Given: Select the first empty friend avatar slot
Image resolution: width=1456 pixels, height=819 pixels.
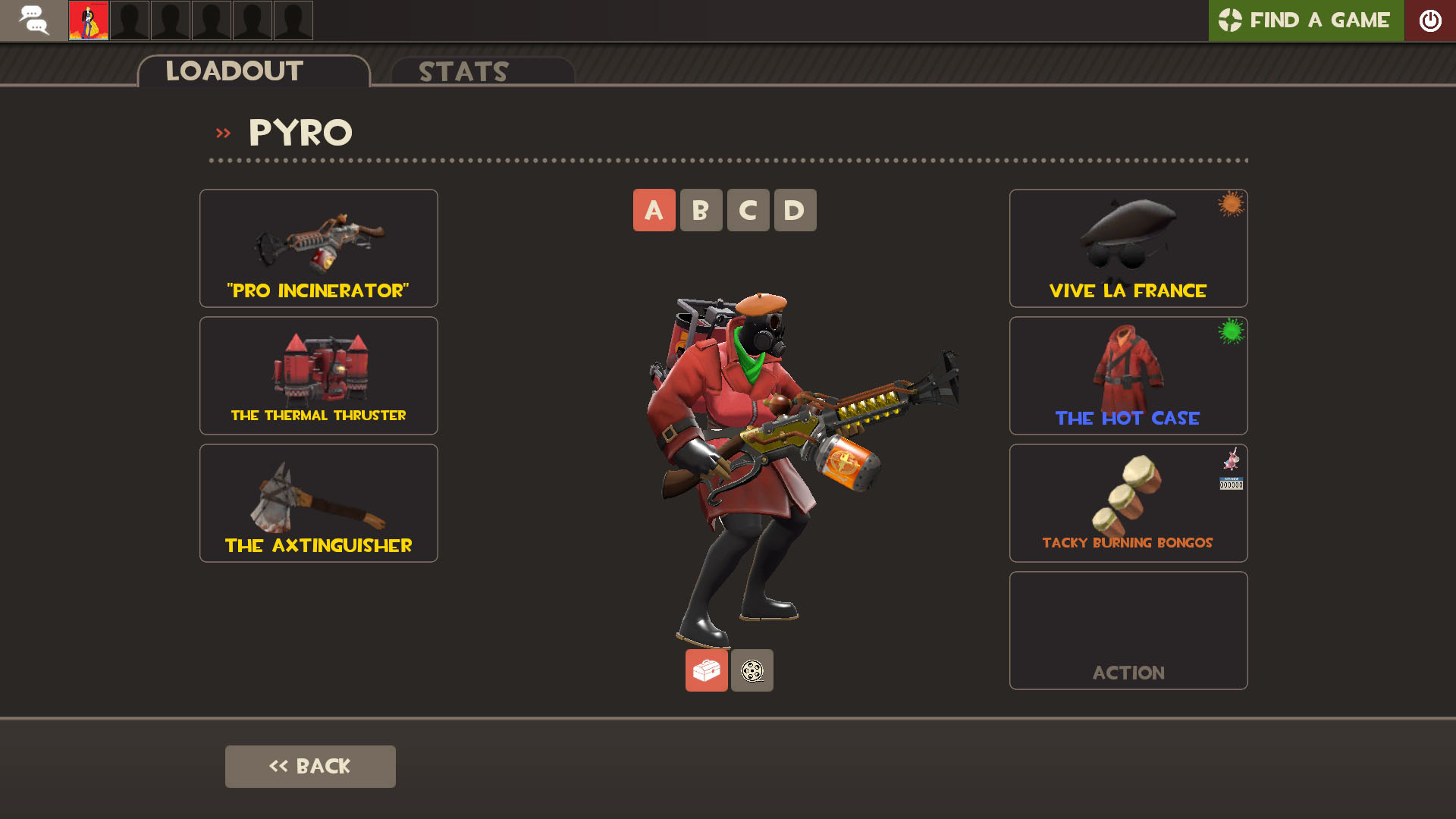Looking at the screenshot, I should pos(129,20).
